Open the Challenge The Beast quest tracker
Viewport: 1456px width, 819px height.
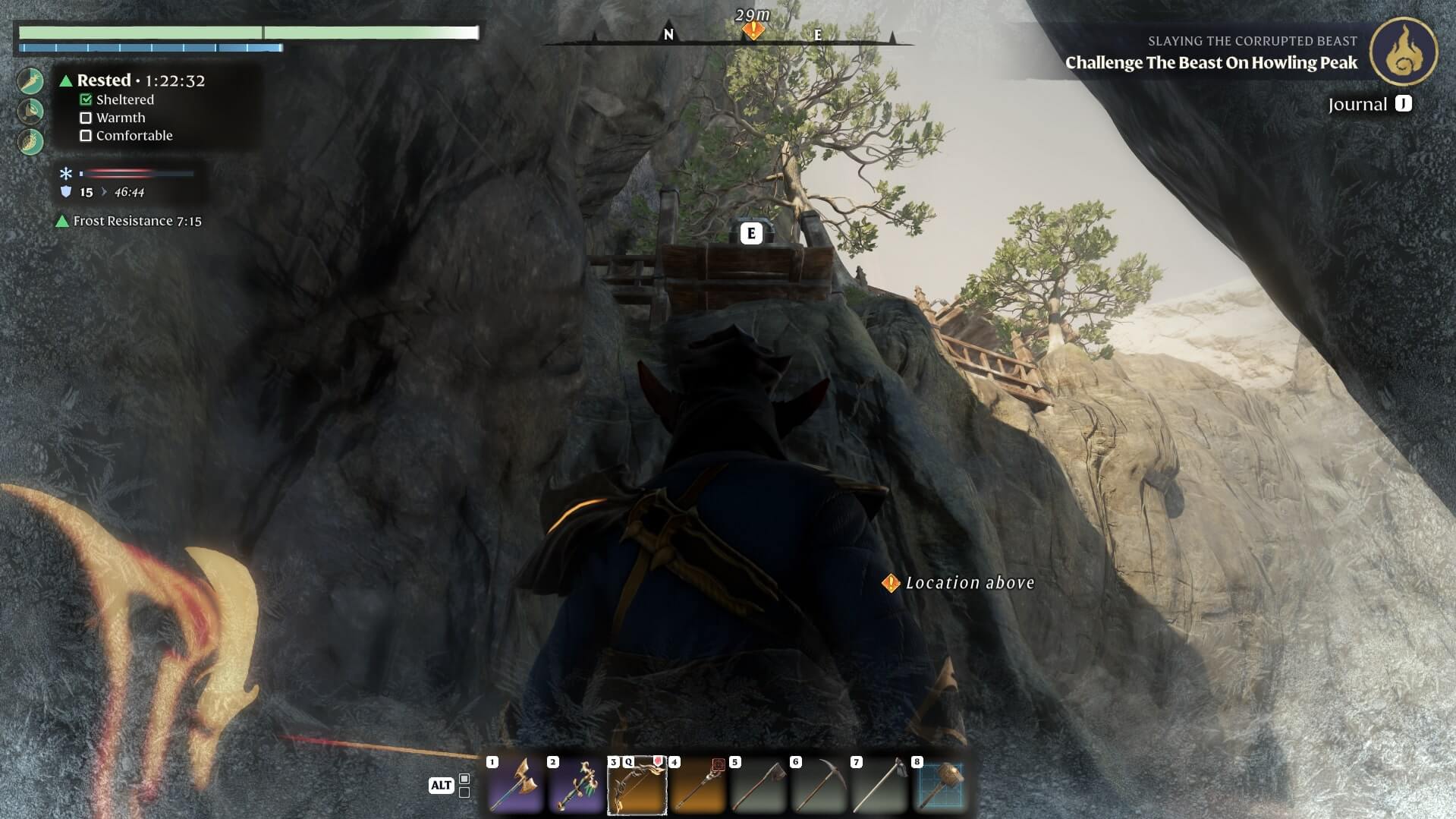pos(1211,62)
